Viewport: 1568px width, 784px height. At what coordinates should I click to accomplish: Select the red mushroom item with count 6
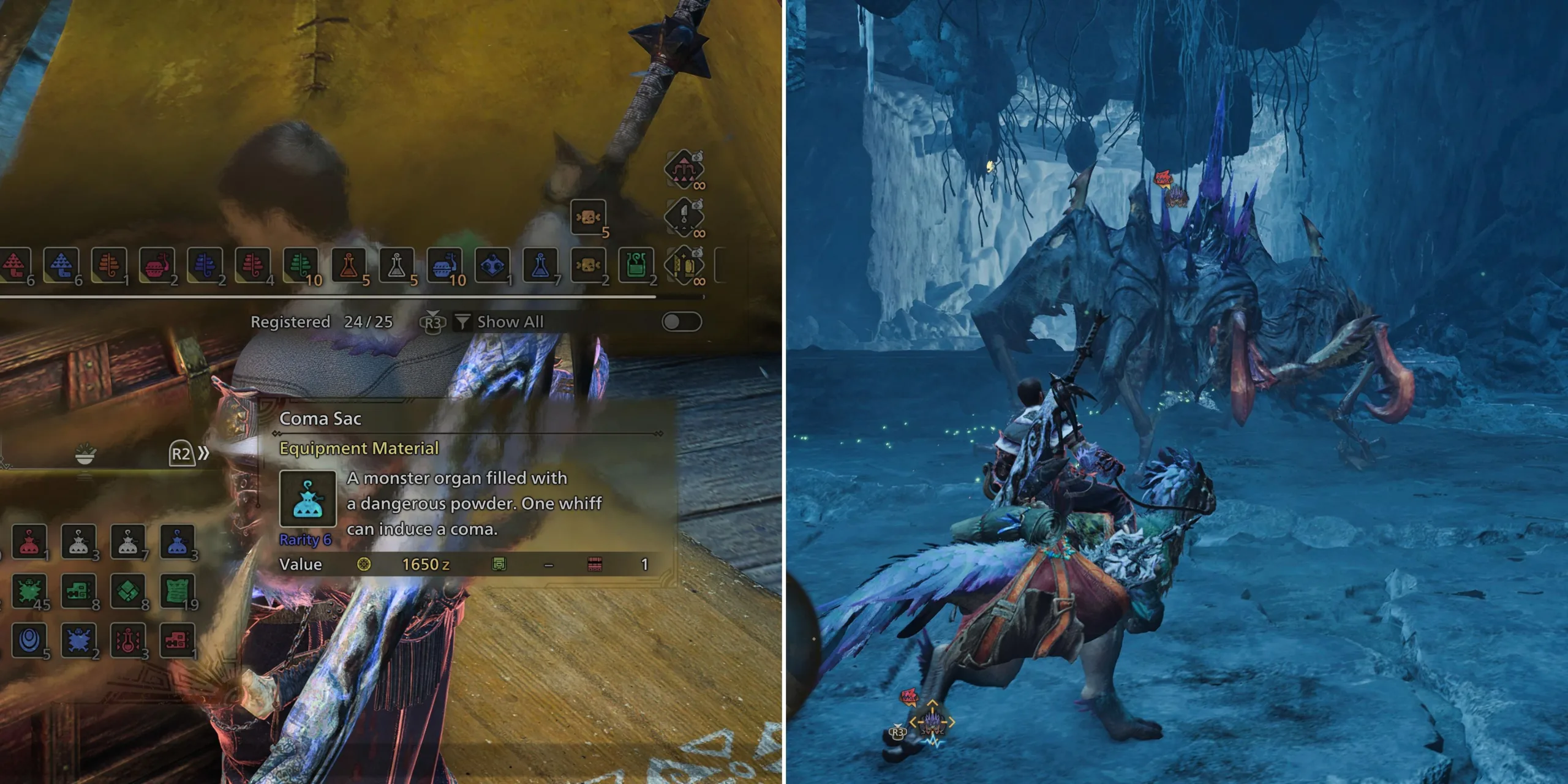click(x=13, y=265)
